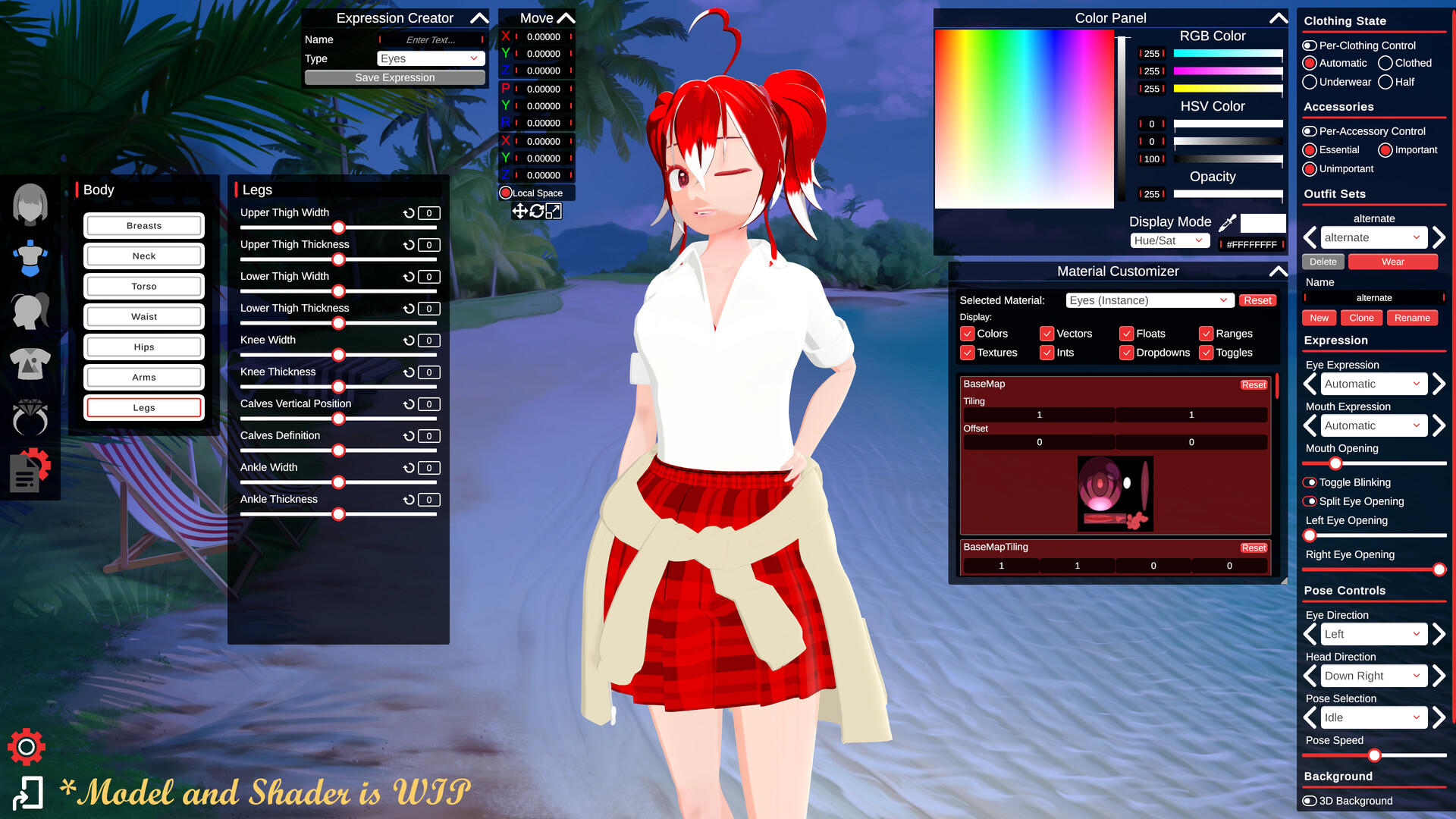The height and width of the screenshot is (819, 1456).
Task: Activate the eyedropper in the Color Panel
Action: tap(1225, 221)
